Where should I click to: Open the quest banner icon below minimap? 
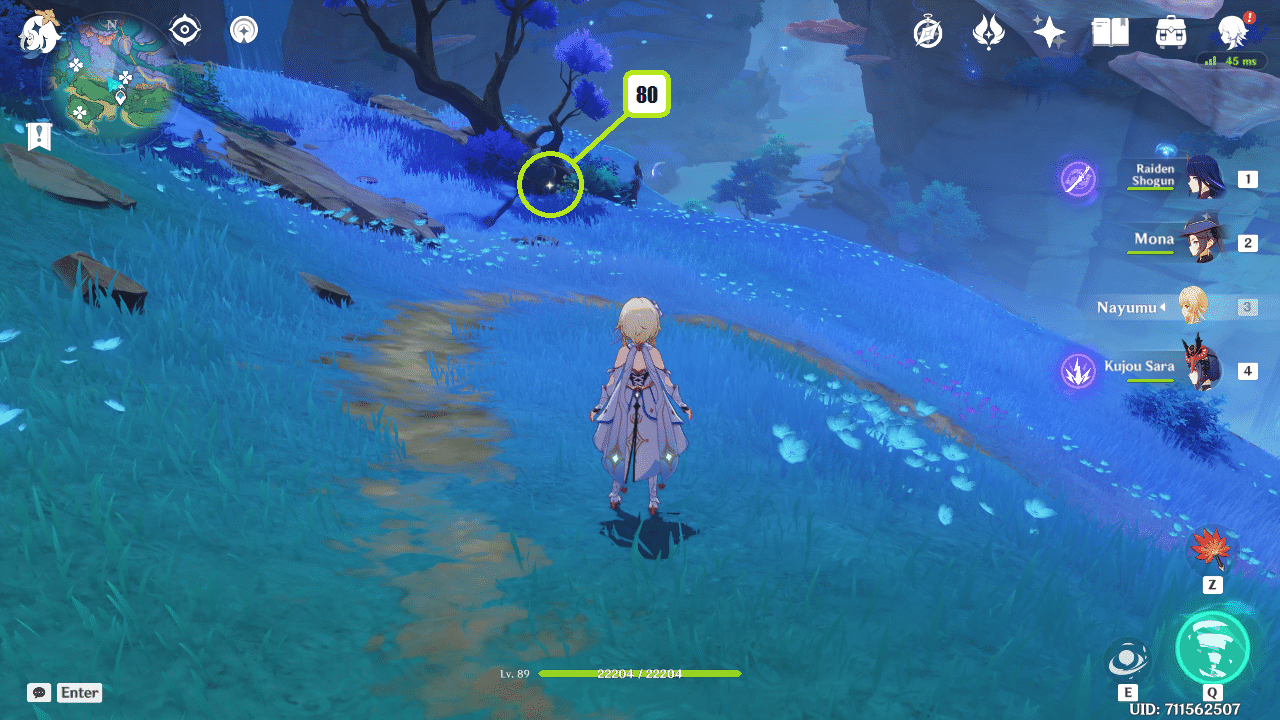coord(38,136)
